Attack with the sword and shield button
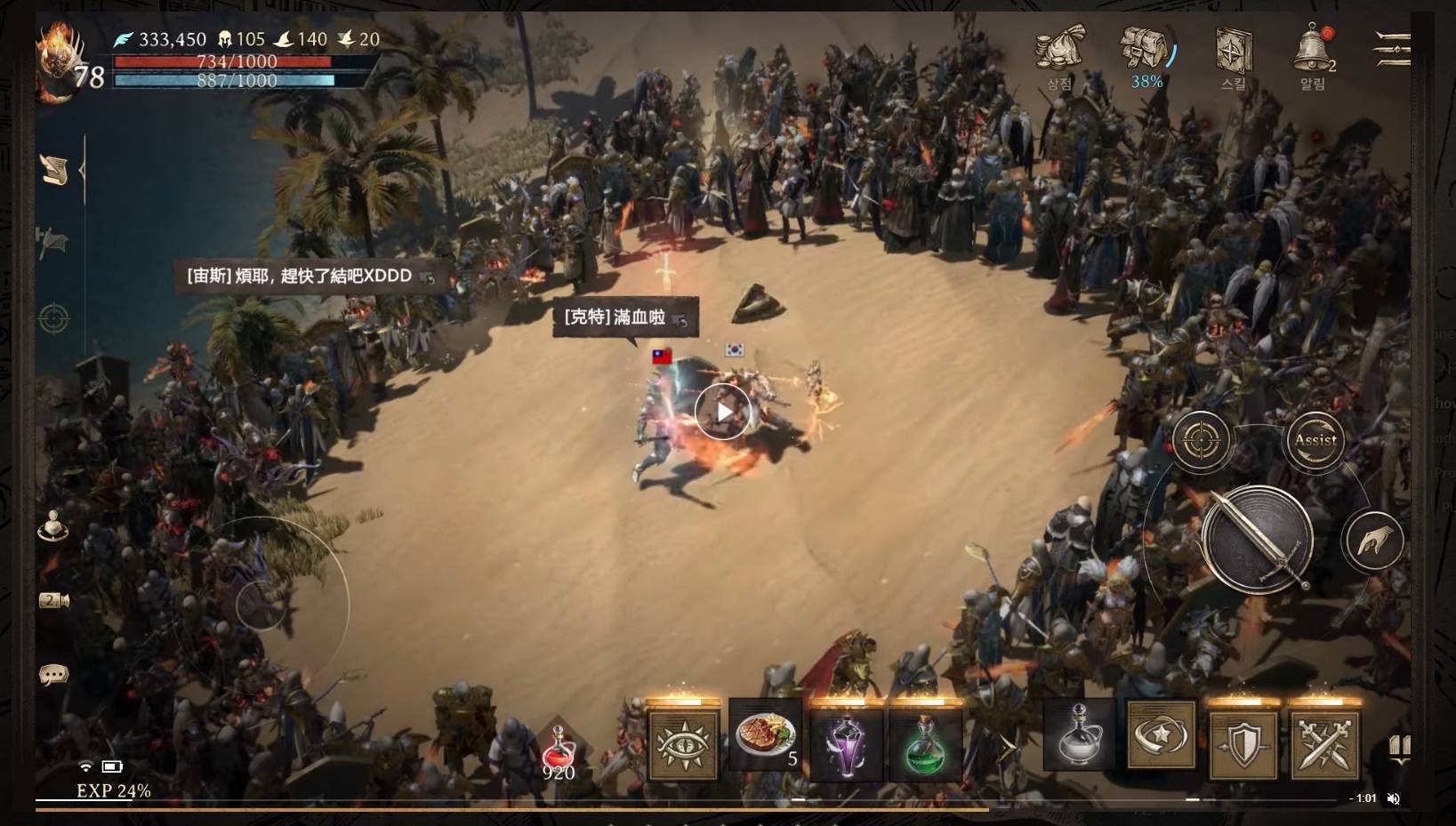1456x826 pixels. [x=1256, y=540]
